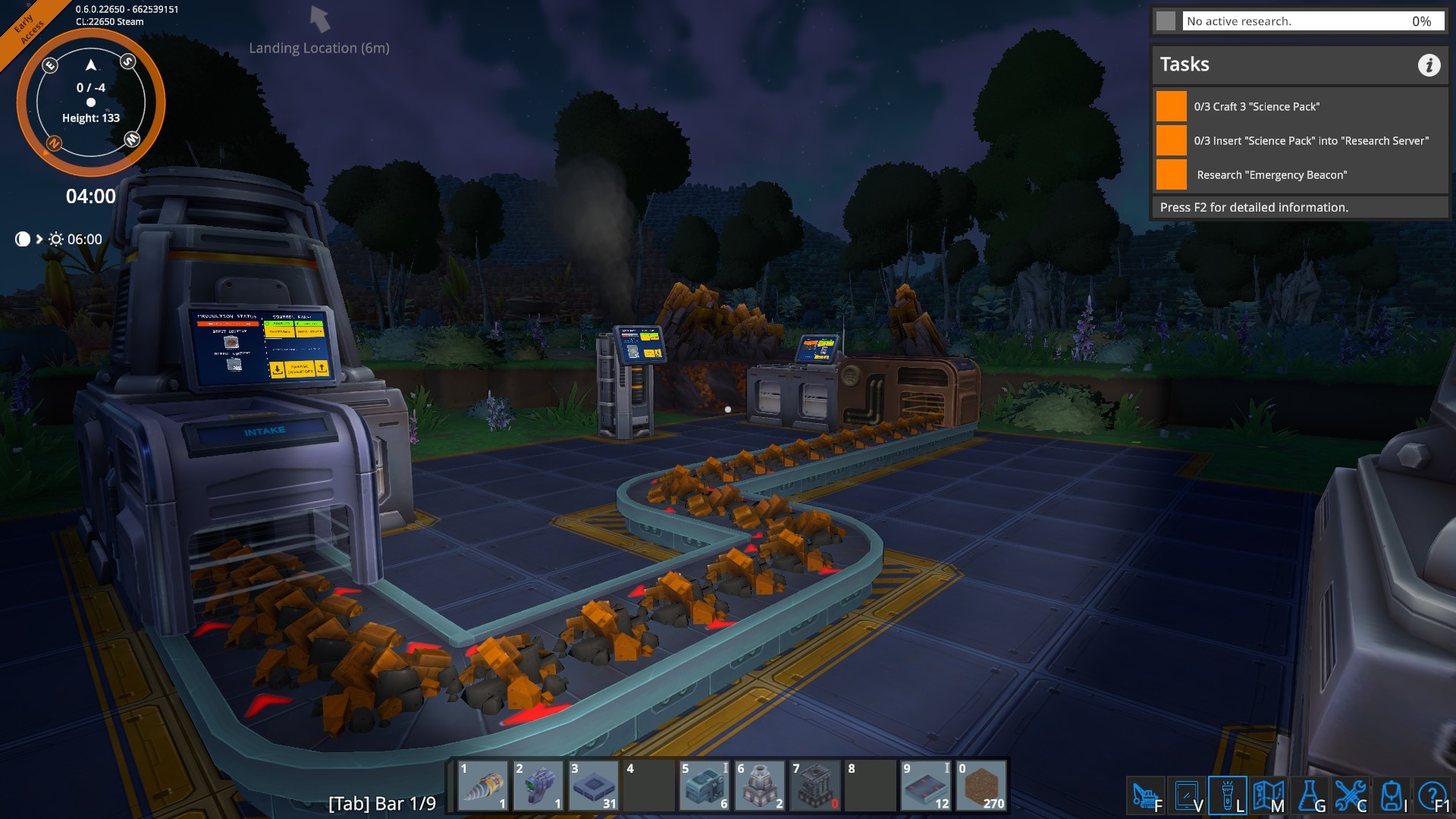The height and width of the screenshot is (819, 1456).
Task: Check the Research Emergency Beacon task box
Action: [1172, 174]
